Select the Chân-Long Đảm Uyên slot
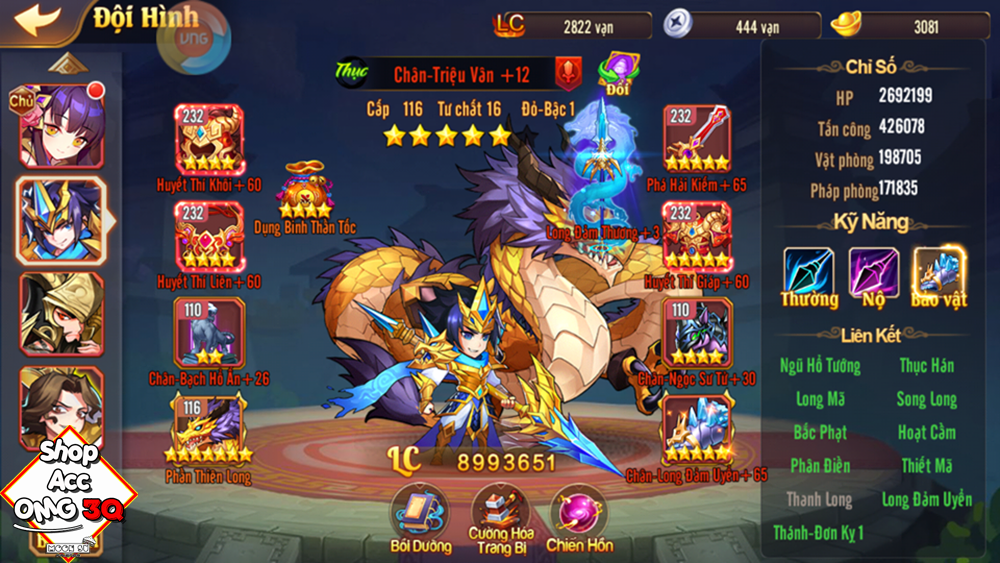1000x563 pixels. [x=696, y=427]
